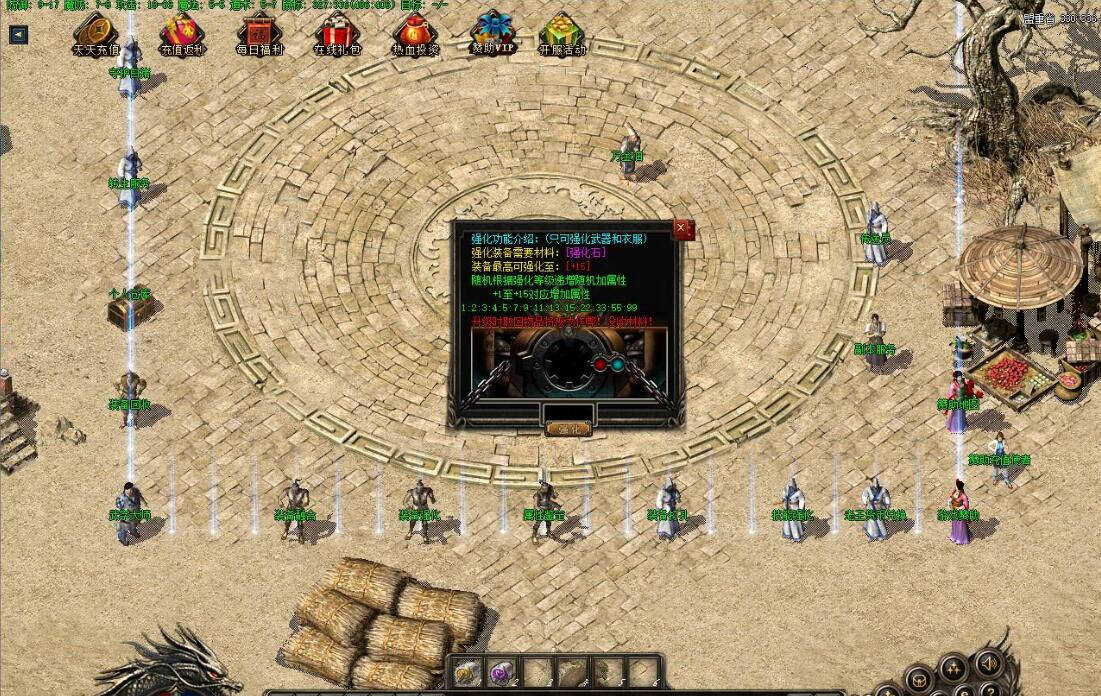
Task: Open the 开服活动 server launch events
Action: tap(562, 35)
